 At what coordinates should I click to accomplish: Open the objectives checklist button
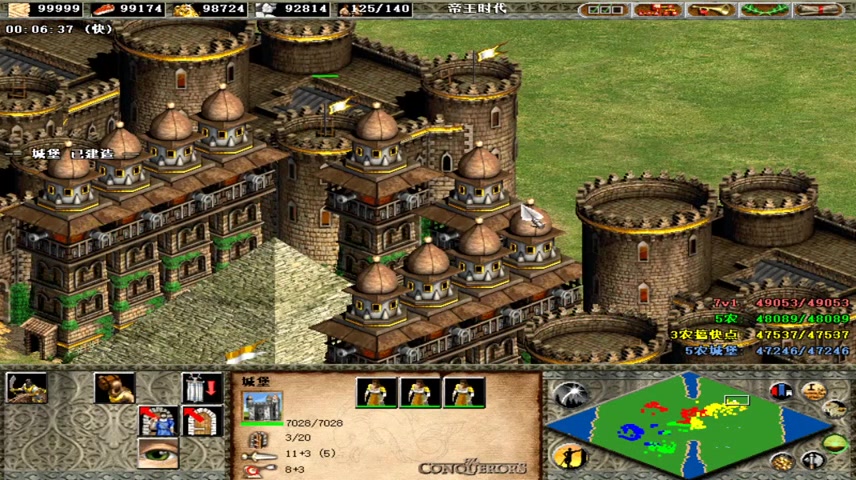[x=607, y=10]
